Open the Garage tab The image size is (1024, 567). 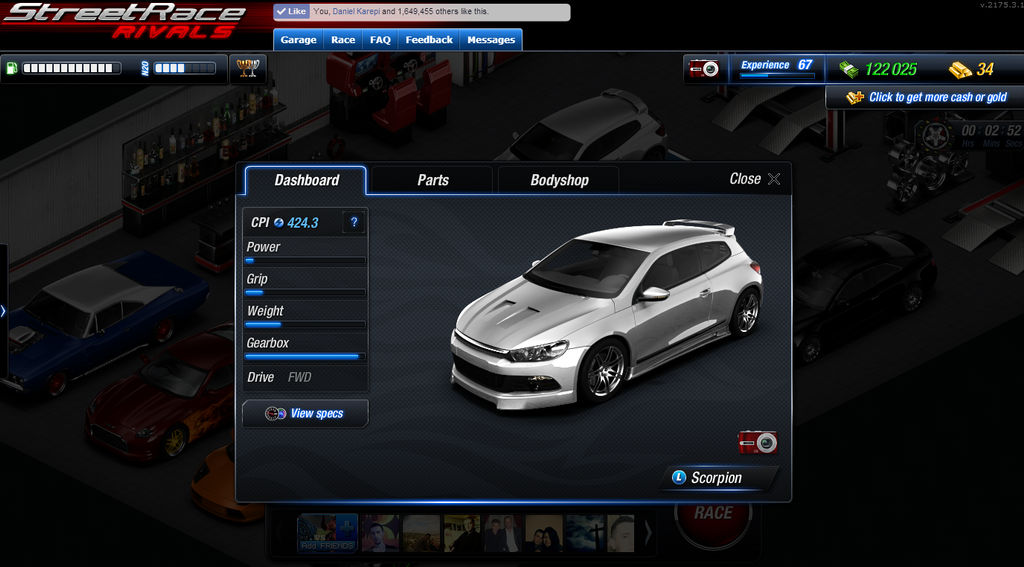click(298, 40)
